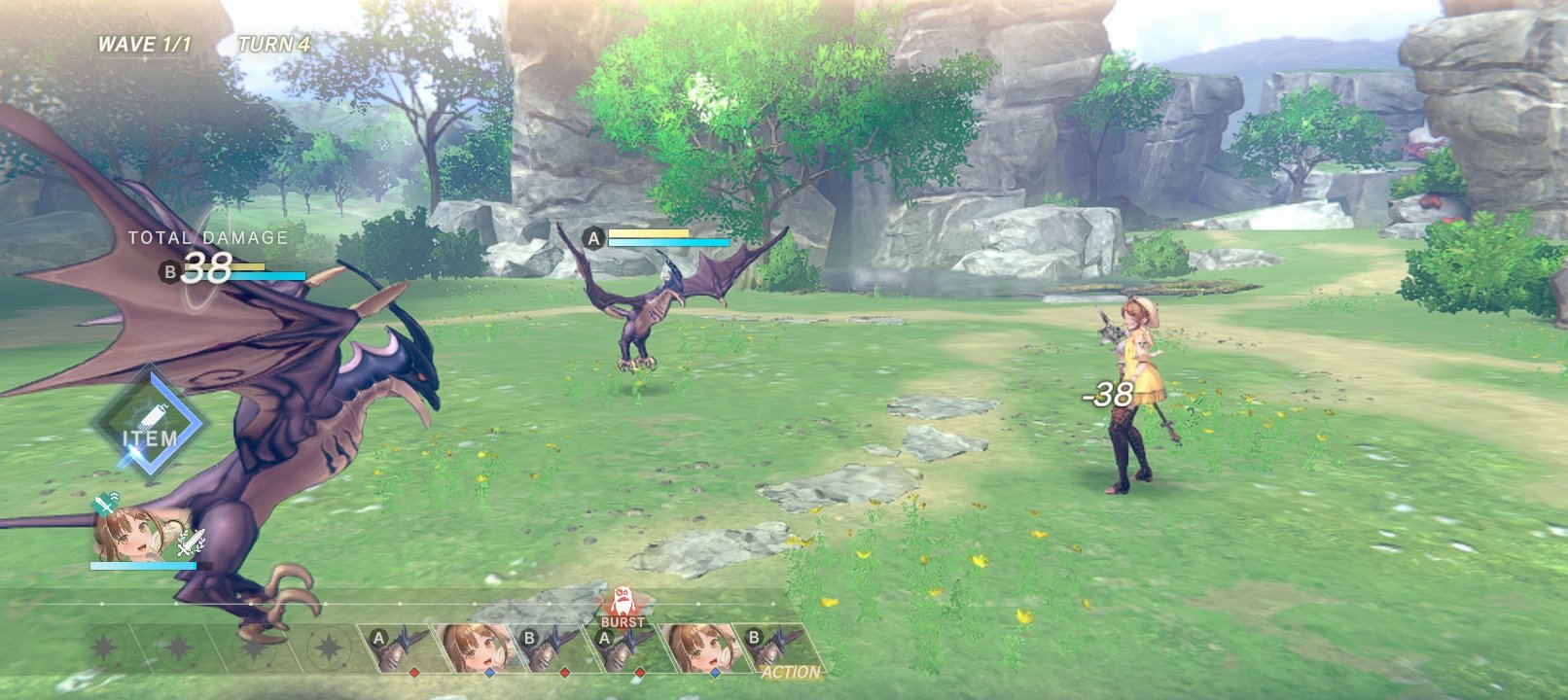Click the red diamond marker under the first dragon portrait
Image resolution: width=1568 pixels, height=700 pixels.
pos(414,672)
